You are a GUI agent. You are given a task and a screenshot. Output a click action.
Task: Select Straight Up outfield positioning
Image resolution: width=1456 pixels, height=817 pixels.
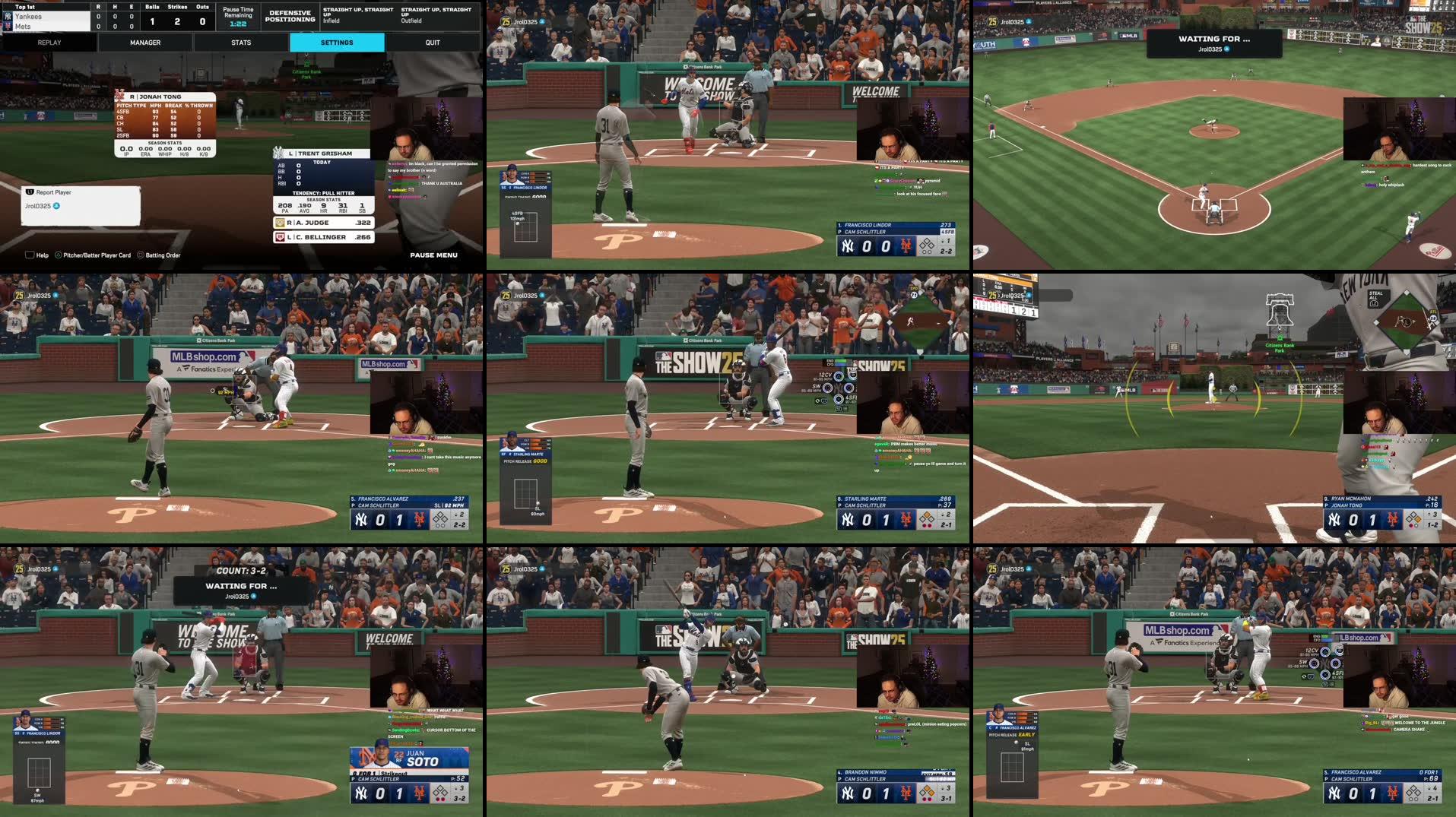pyautogui.click(x=437, y=13)
